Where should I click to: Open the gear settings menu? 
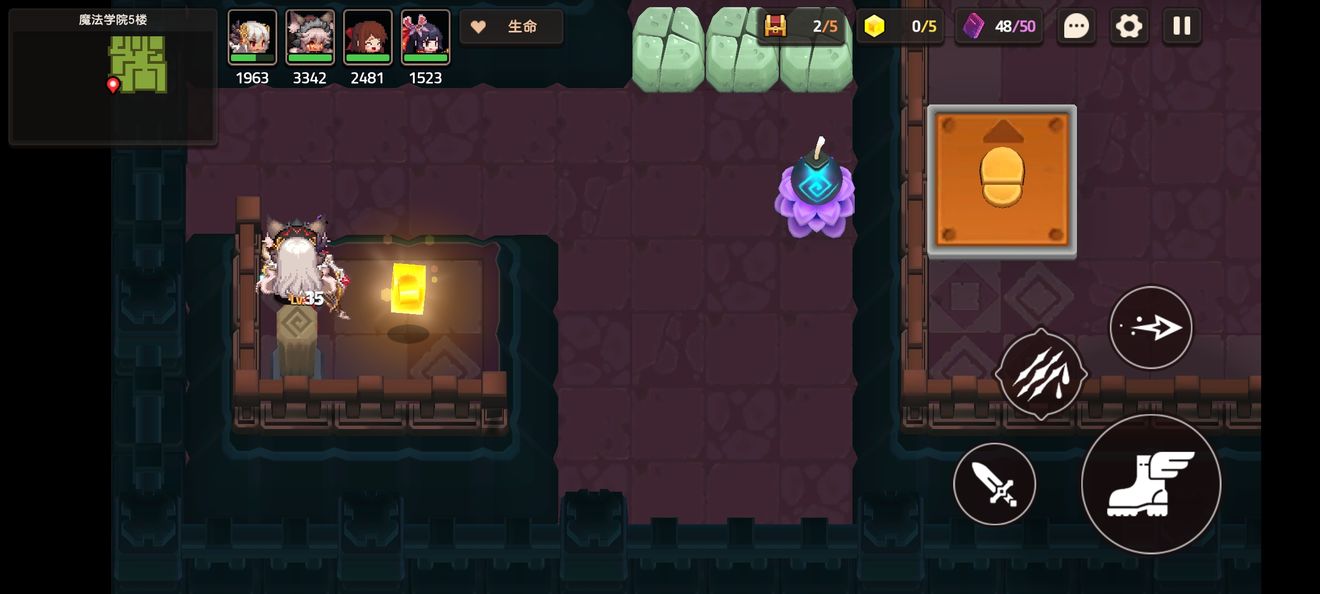pyautogui.click(x=1129, y=26)
